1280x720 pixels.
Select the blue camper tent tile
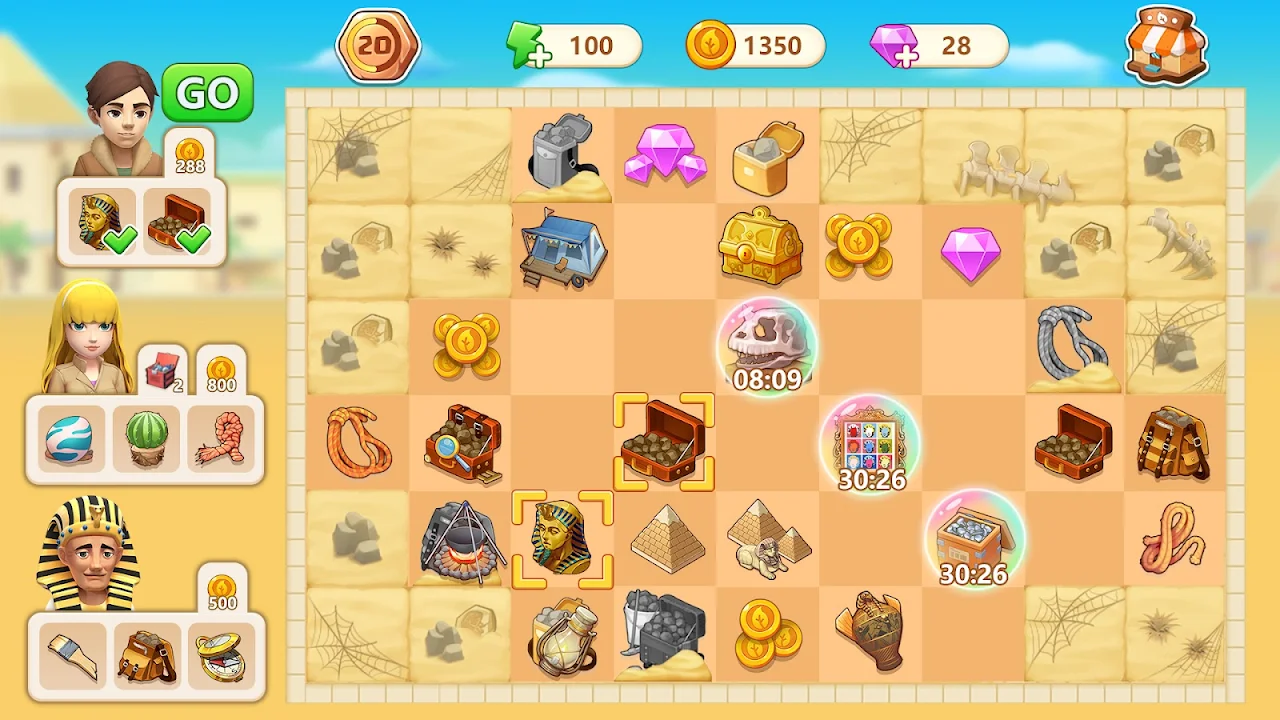point(562,247)
